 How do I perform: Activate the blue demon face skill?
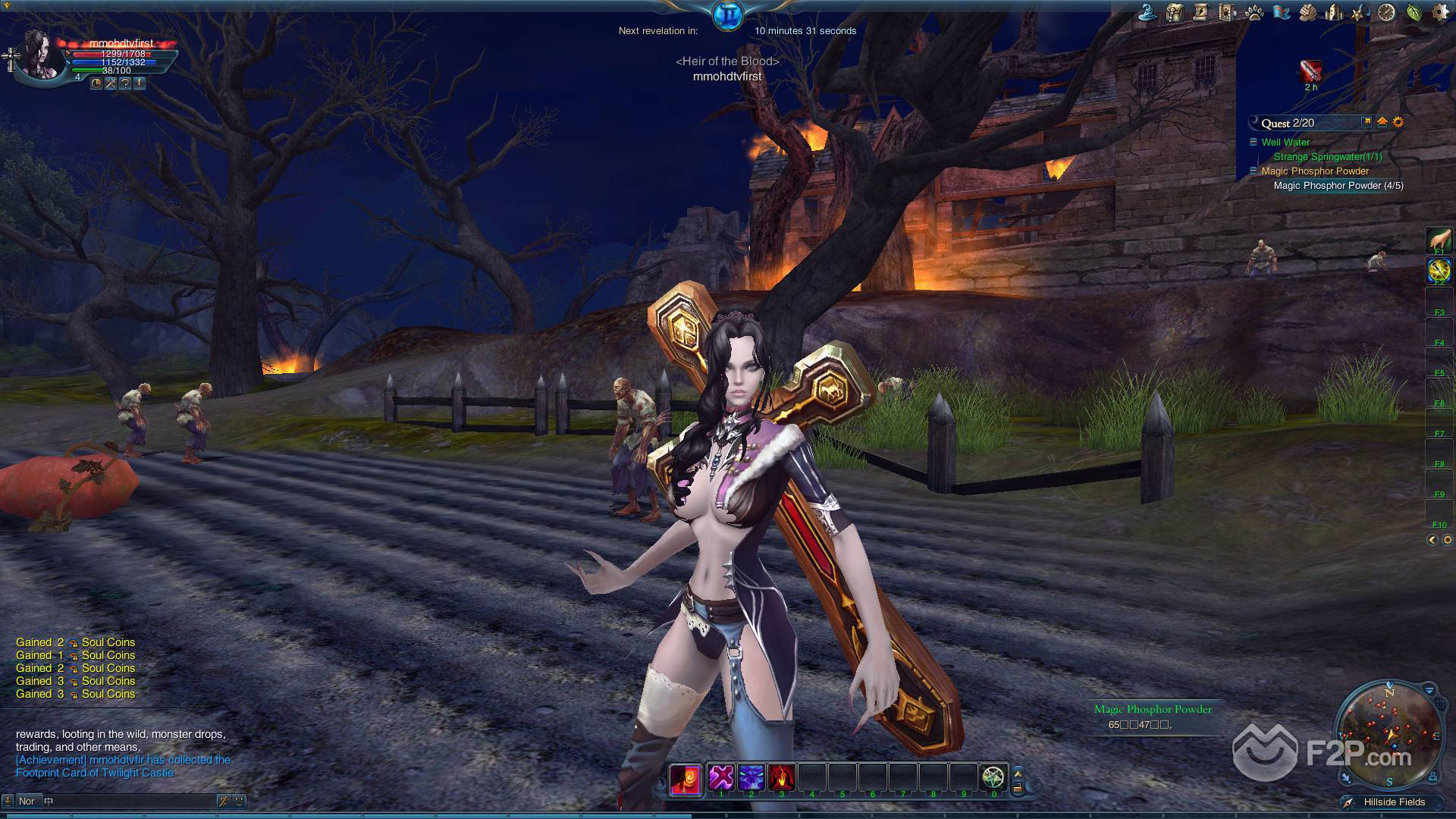pyautogui.click(x=751, y=777)
